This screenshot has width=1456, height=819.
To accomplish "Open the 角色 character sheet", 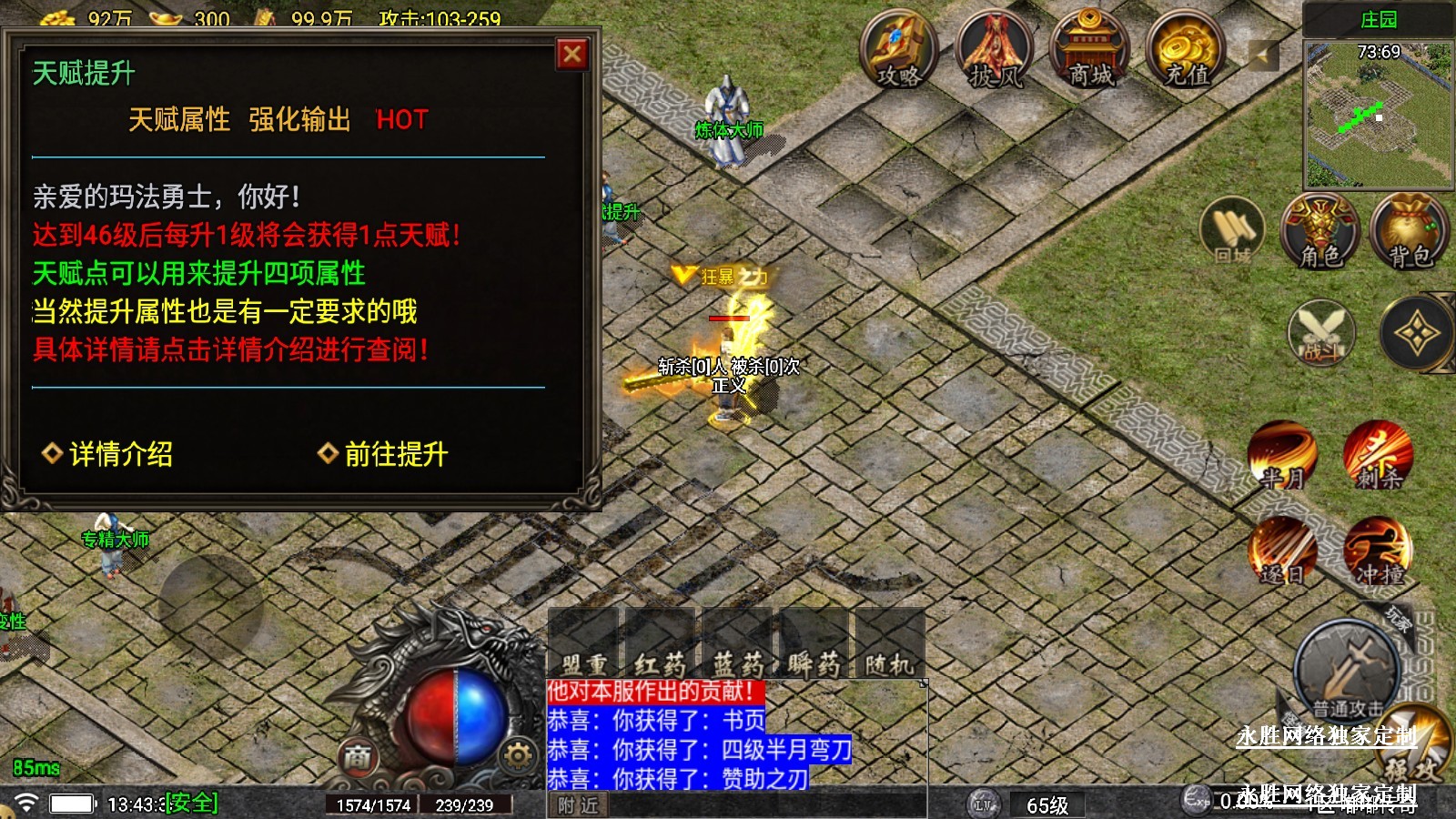I will tap(1320, 231).
